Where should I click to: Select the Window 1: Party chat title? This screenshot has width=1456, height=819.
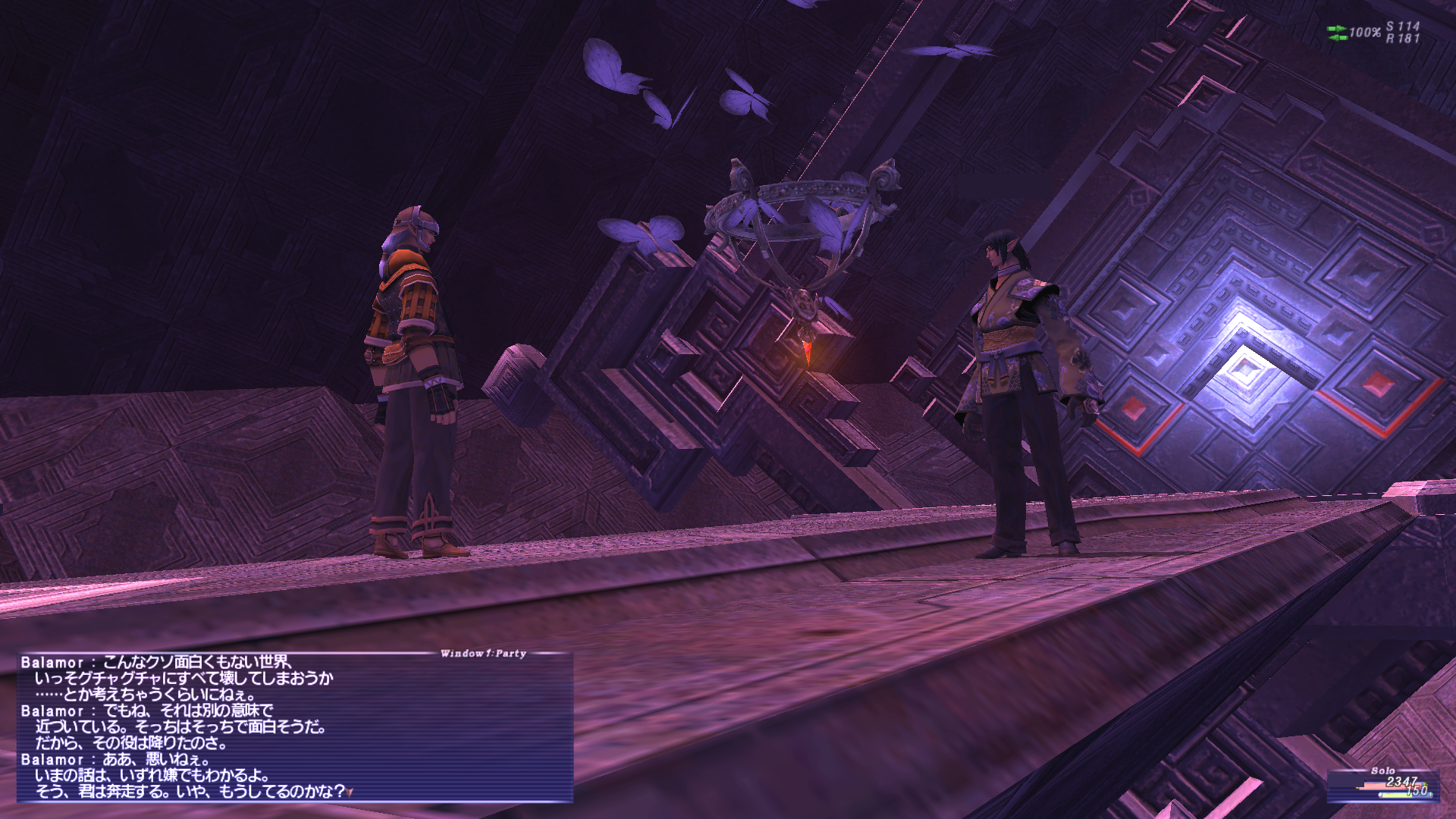pyautogui.click(x=483, y=653)
